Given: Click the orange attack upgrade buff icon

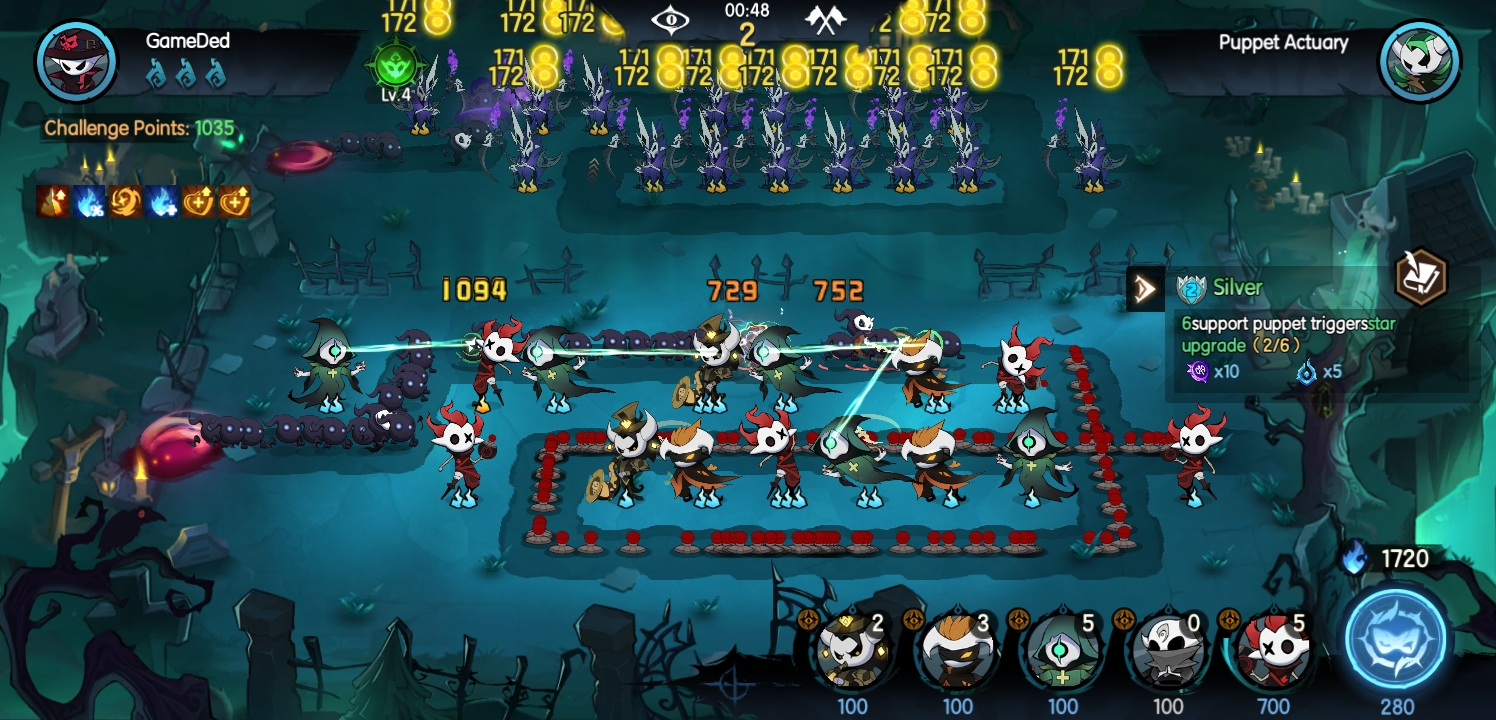Looking at the screenshot, I should (52, 202).
